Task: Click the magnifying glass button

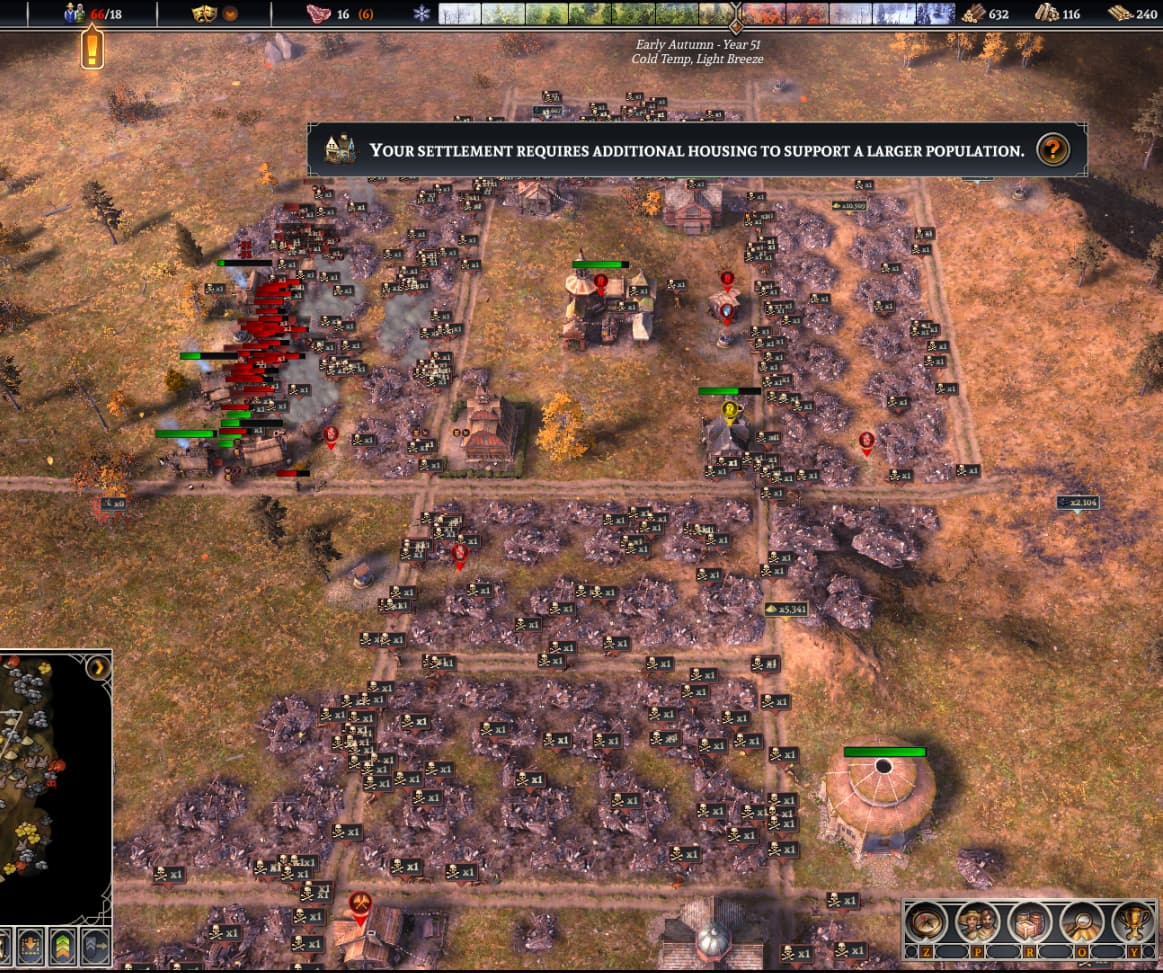Action: click(x=1081, y=921)
